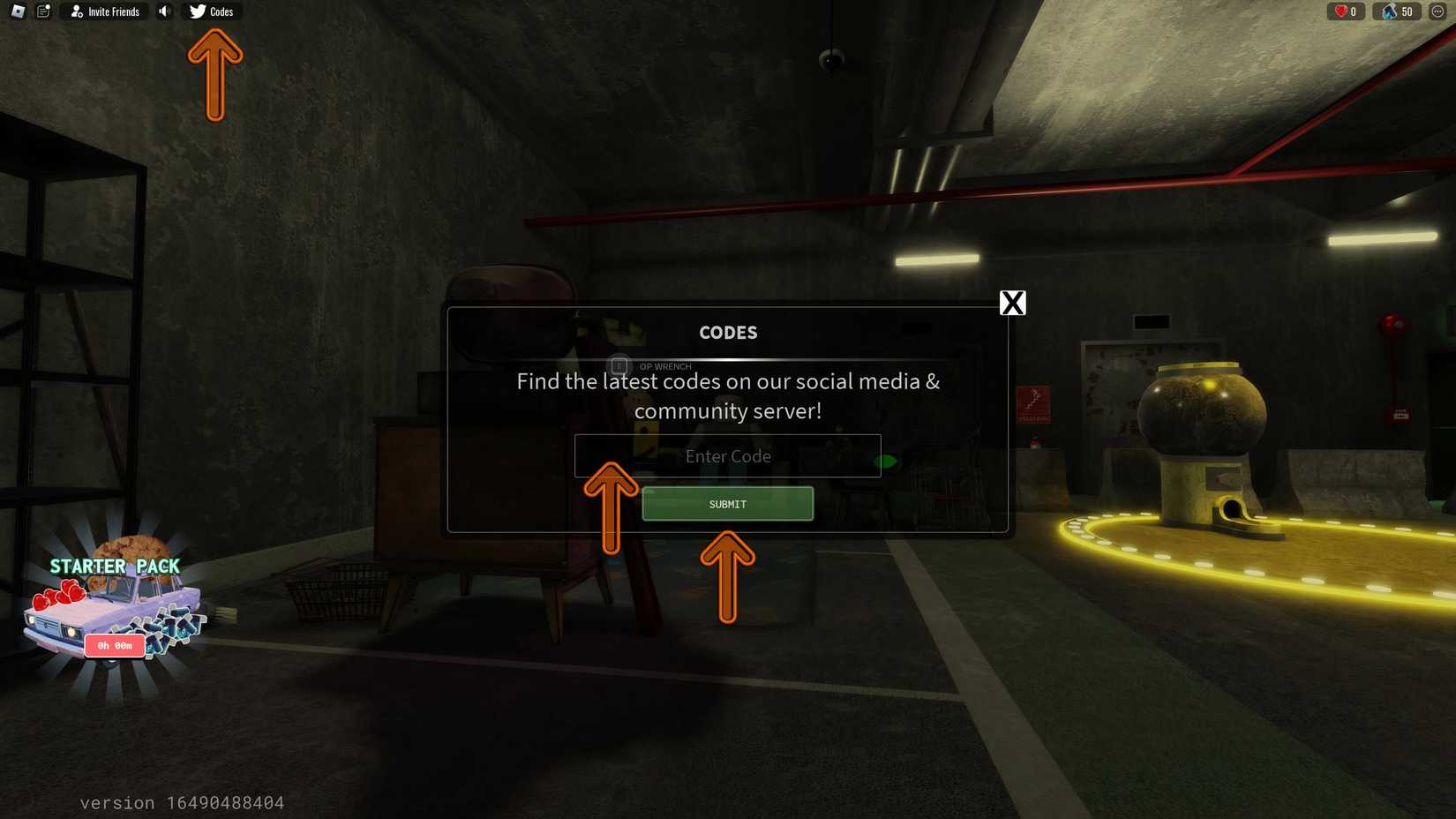Select the Invite Friends menu entry
Image resolution: width=1456 pixels, height=819 pixels.
[103, 11]
